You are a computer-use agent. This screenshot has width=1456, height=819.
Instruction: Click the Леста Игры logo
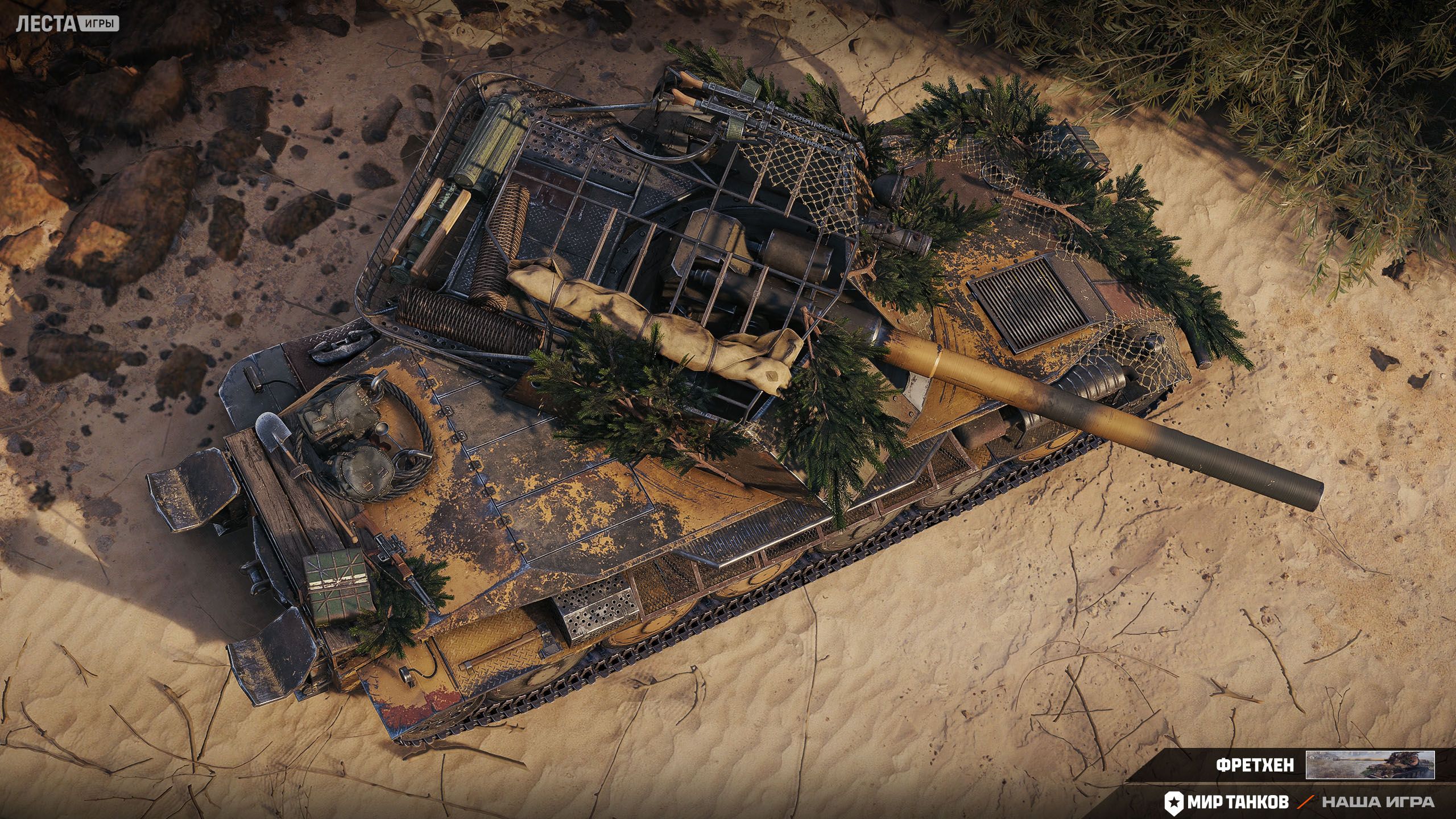tap(68, 23)
